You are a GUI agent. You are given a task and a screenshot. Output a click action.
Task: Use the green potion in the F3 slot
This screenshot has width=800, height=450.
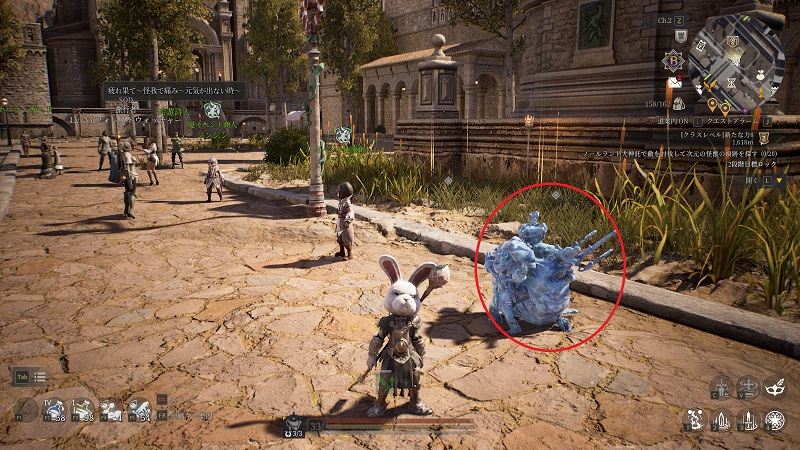[x=84, y=408]
